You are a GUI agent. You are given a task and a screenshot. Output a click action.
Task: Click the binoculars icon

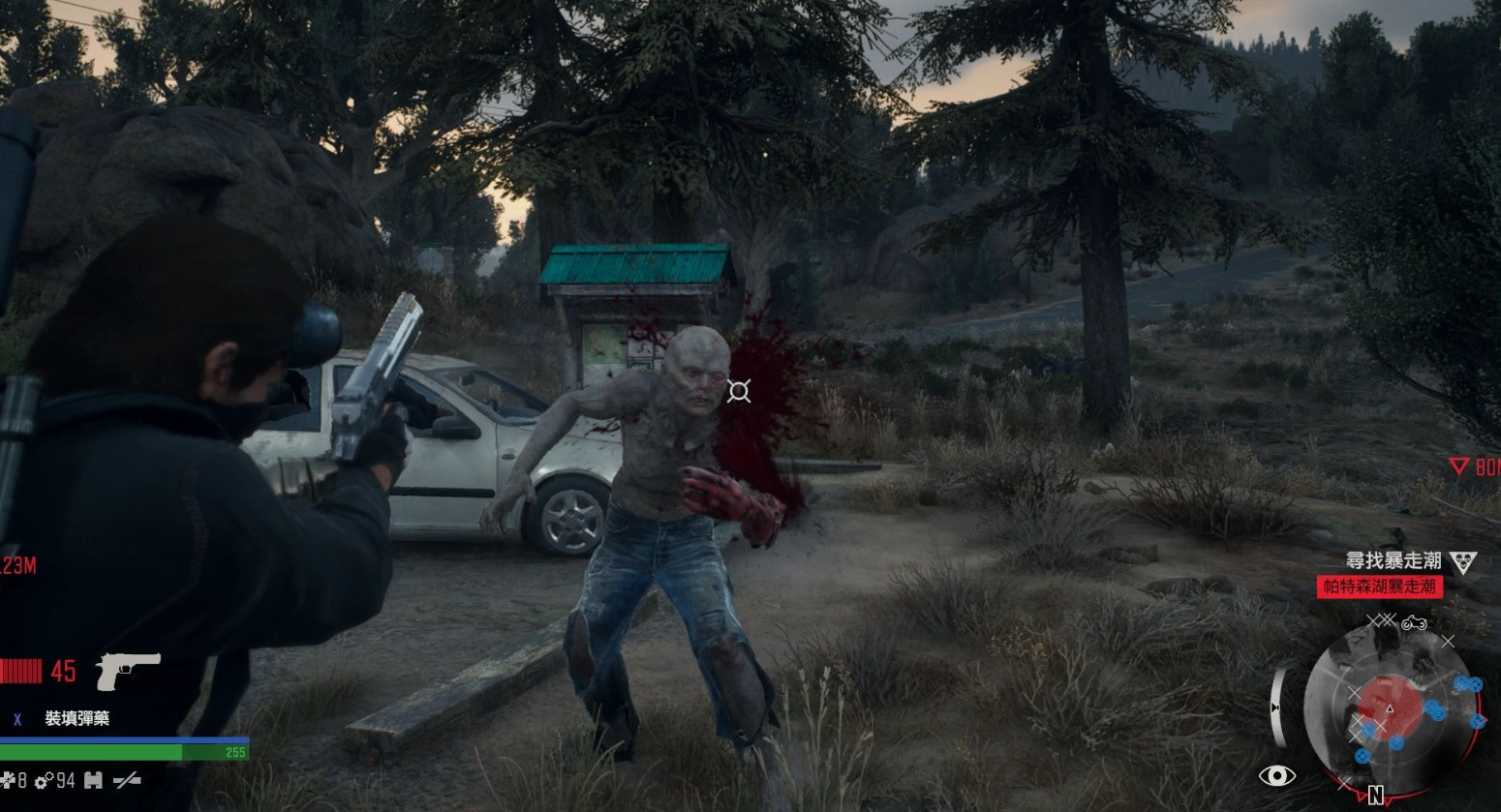pos(93,780)
